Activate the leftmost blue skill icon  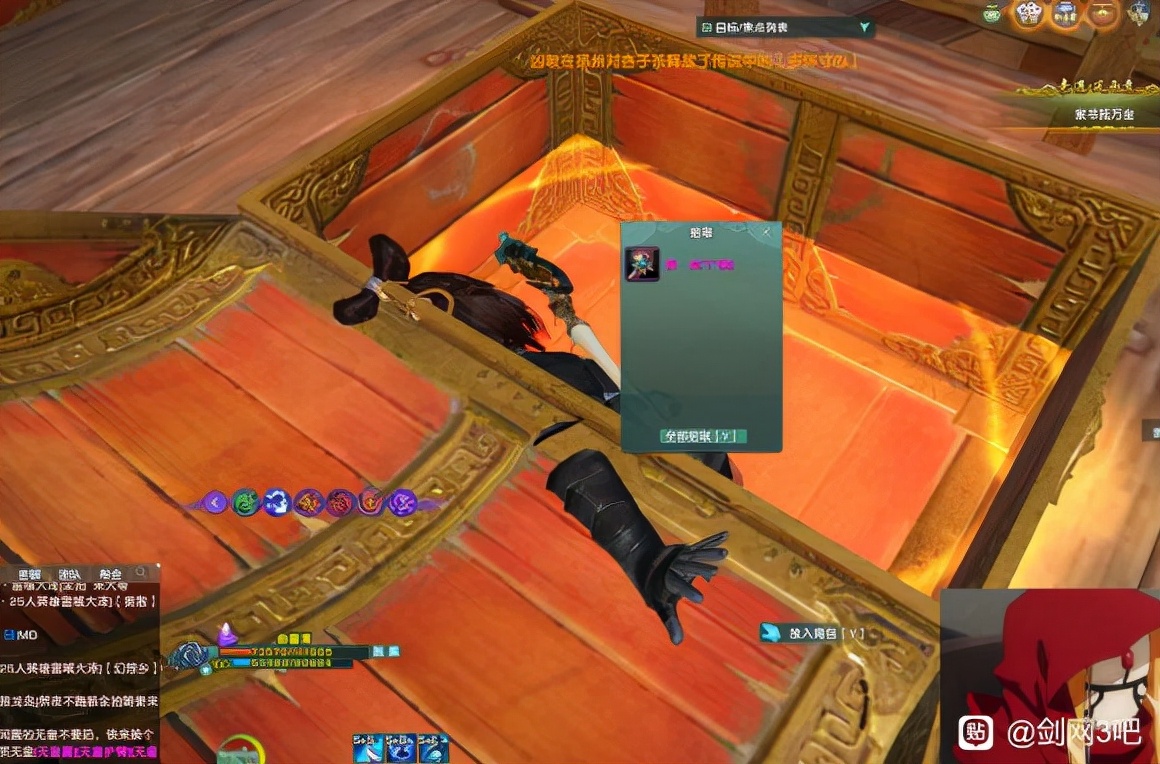coord(369,748)
